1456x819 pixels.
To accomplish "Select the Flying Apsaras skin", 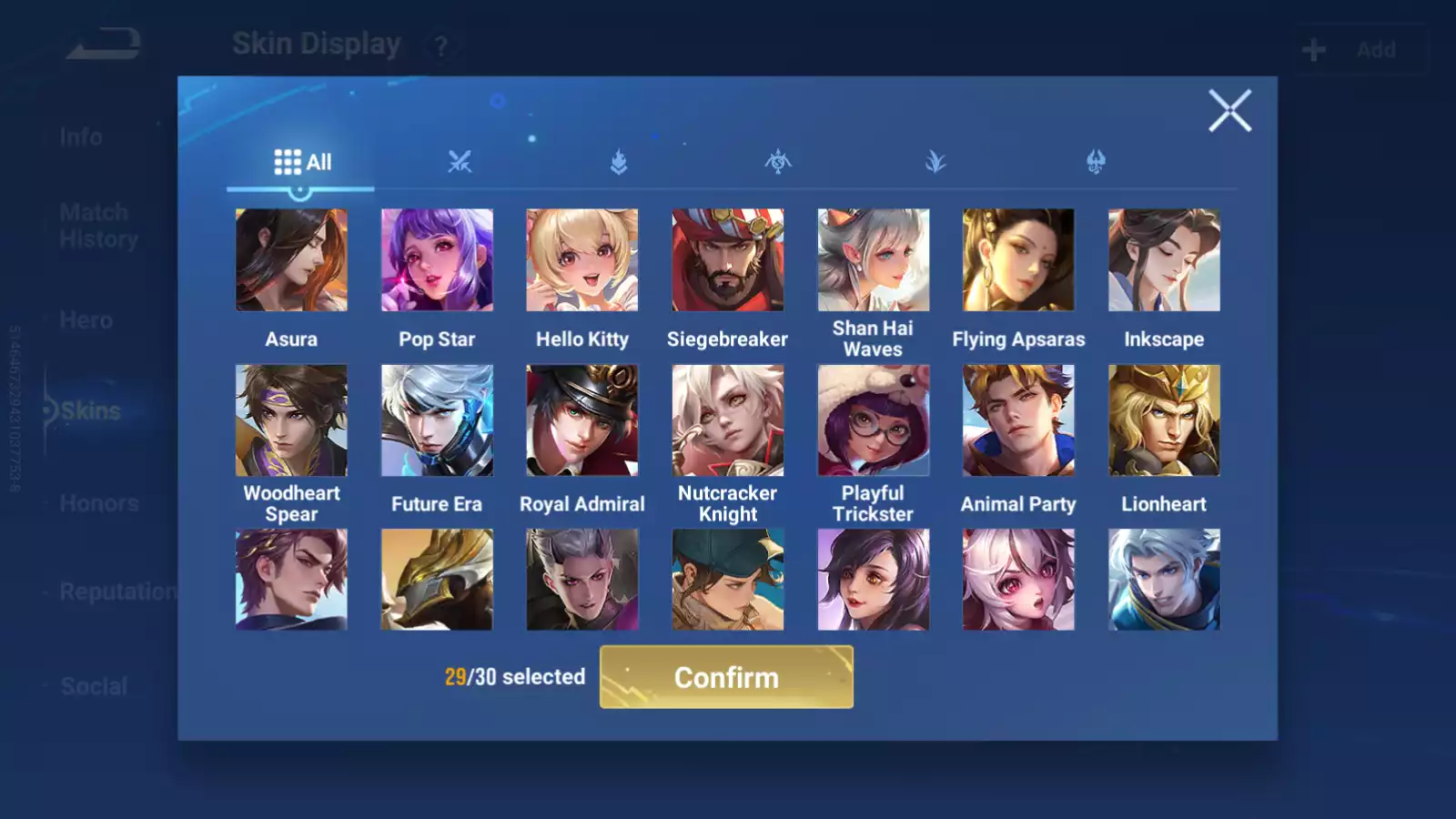I will coord(1018,260).
